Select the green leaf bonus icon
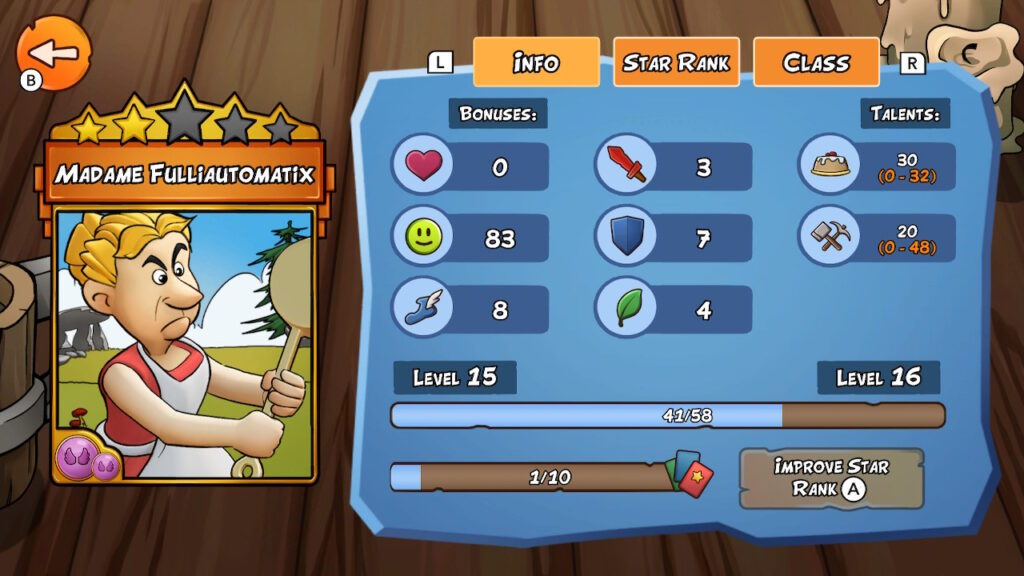The image size is (1024, 576). tap(626, 309)
